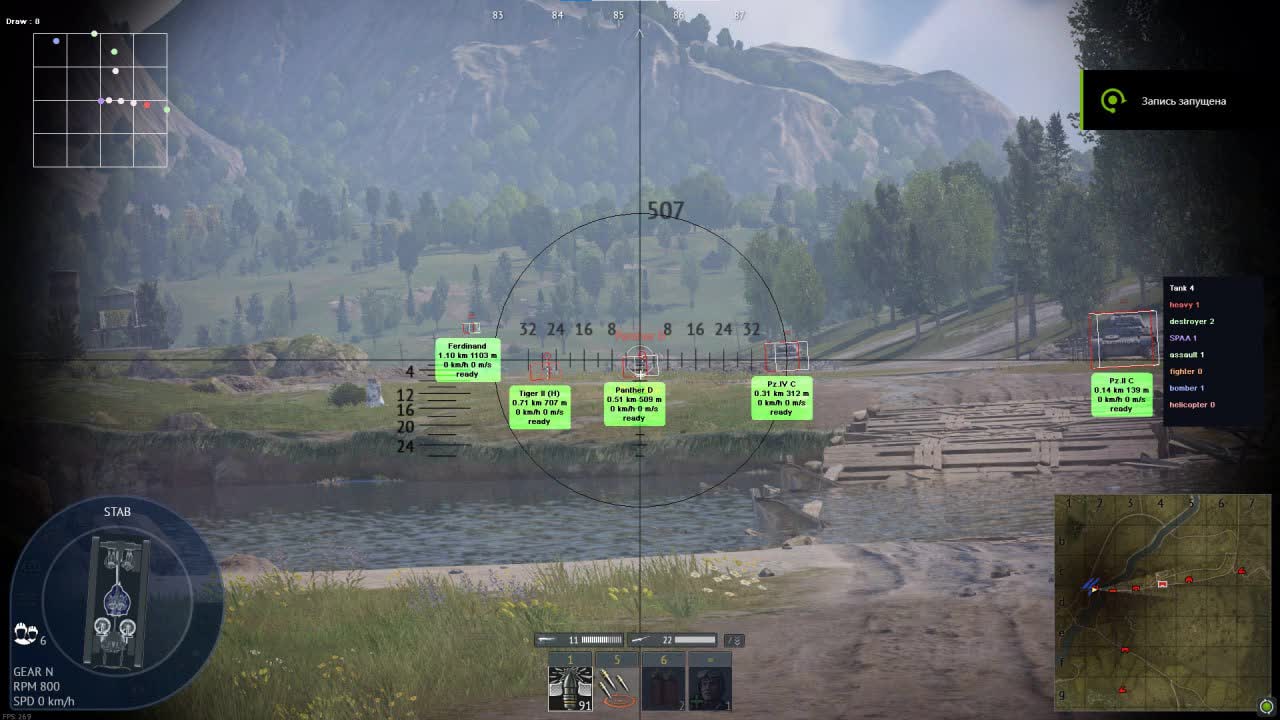Click the smoke grenade icon in slot 6
Image resolution: width=1280 pixels, height=720 pixels.
coord(663,685)
